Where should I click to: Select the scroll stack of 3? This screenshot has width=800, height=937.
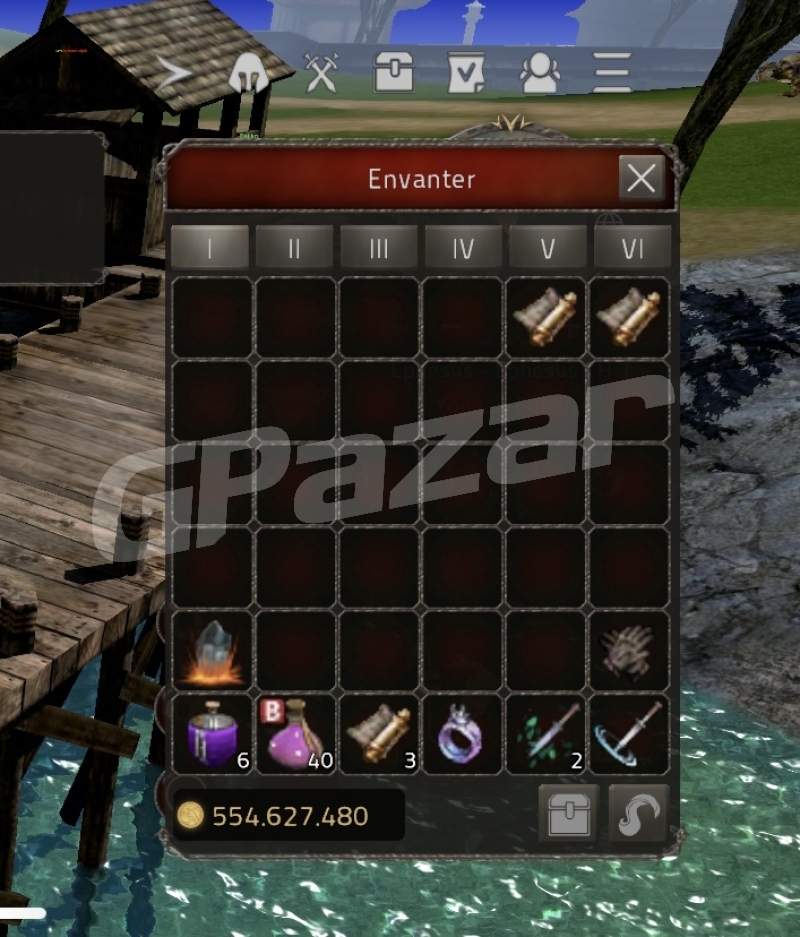click(x=380, y=735)
